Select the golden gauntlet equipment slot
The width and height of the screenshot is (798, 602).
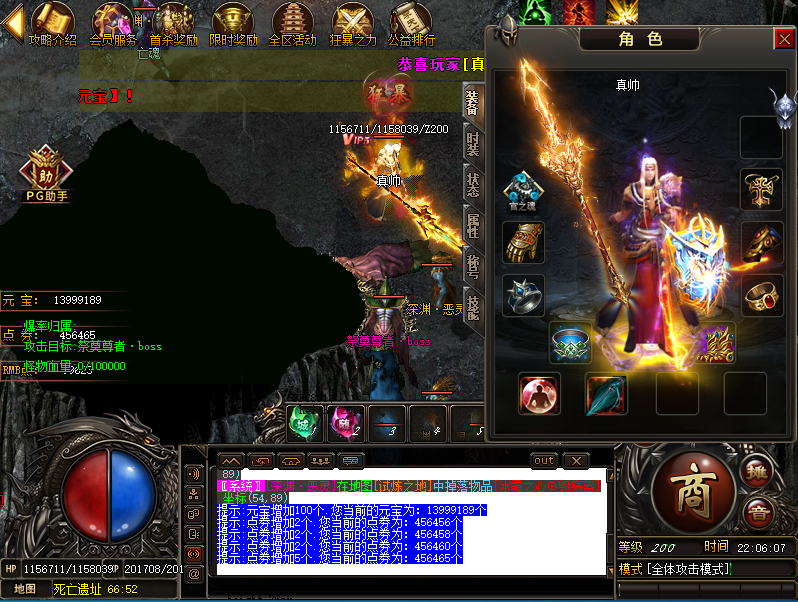(x=523, y=242)
